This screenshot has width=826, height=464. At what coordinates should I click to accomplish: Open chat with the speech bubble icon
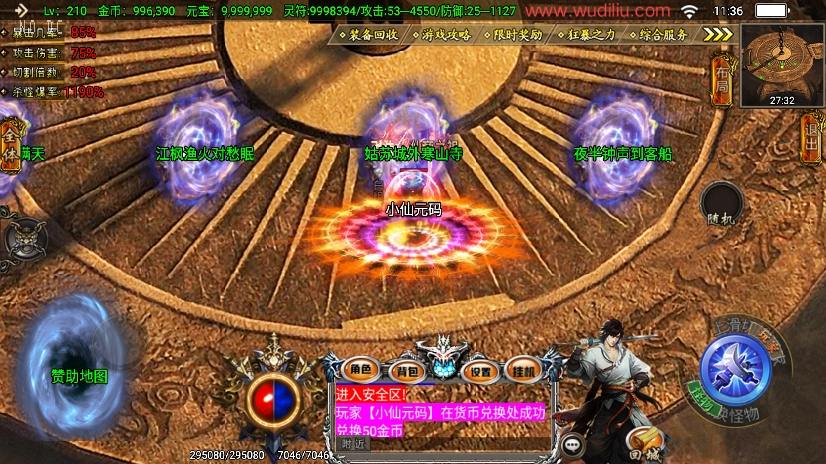[x=573, y=444]
